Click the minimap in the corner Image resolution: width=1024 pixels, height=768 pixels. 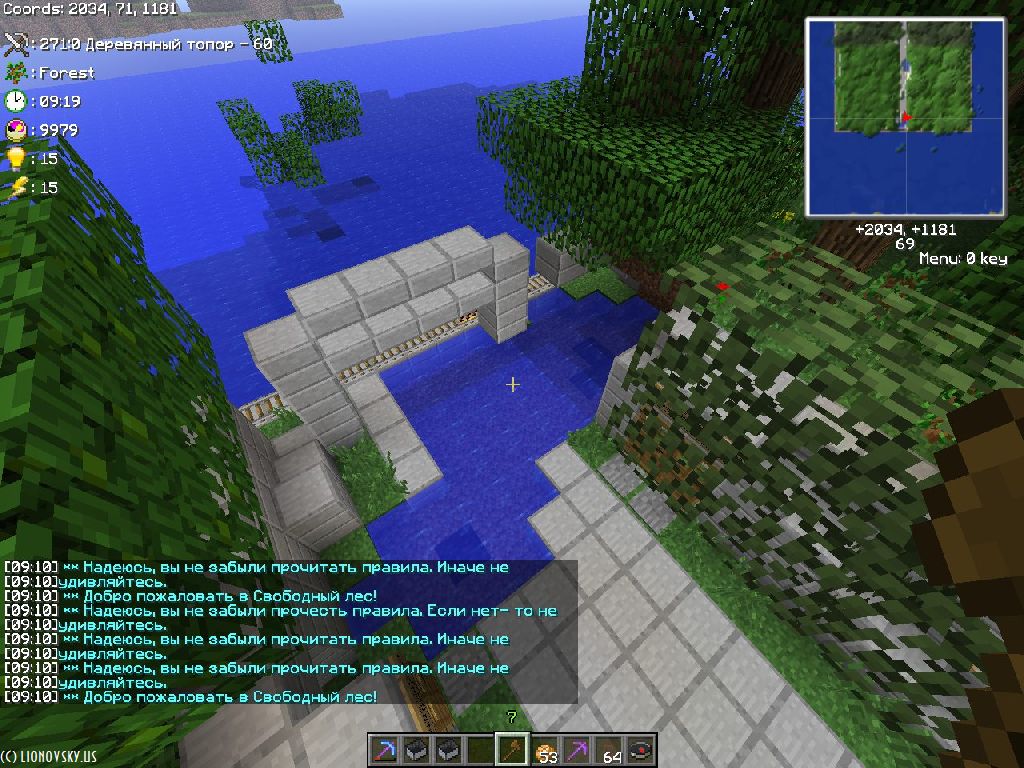[x=906, y=117]
